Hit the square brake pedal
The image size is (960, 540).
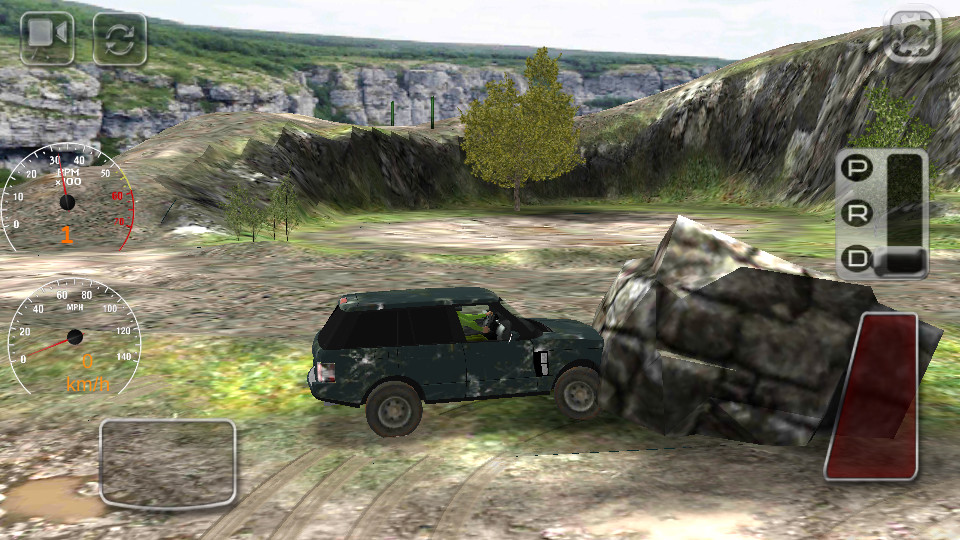click(168, 463)
